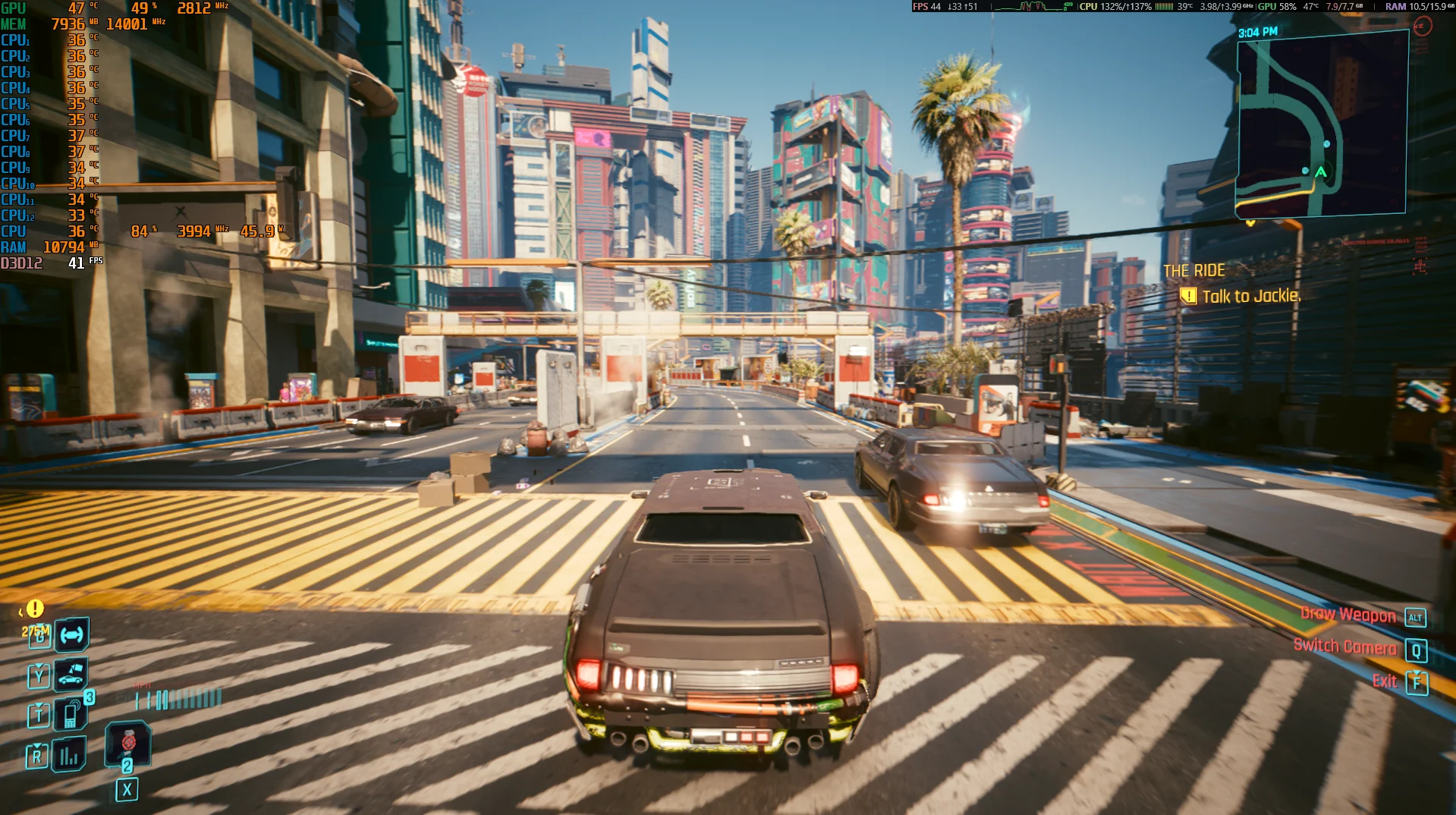Select the green player arrow on the minimap
1456x815 pixels.
(1320, 172)
